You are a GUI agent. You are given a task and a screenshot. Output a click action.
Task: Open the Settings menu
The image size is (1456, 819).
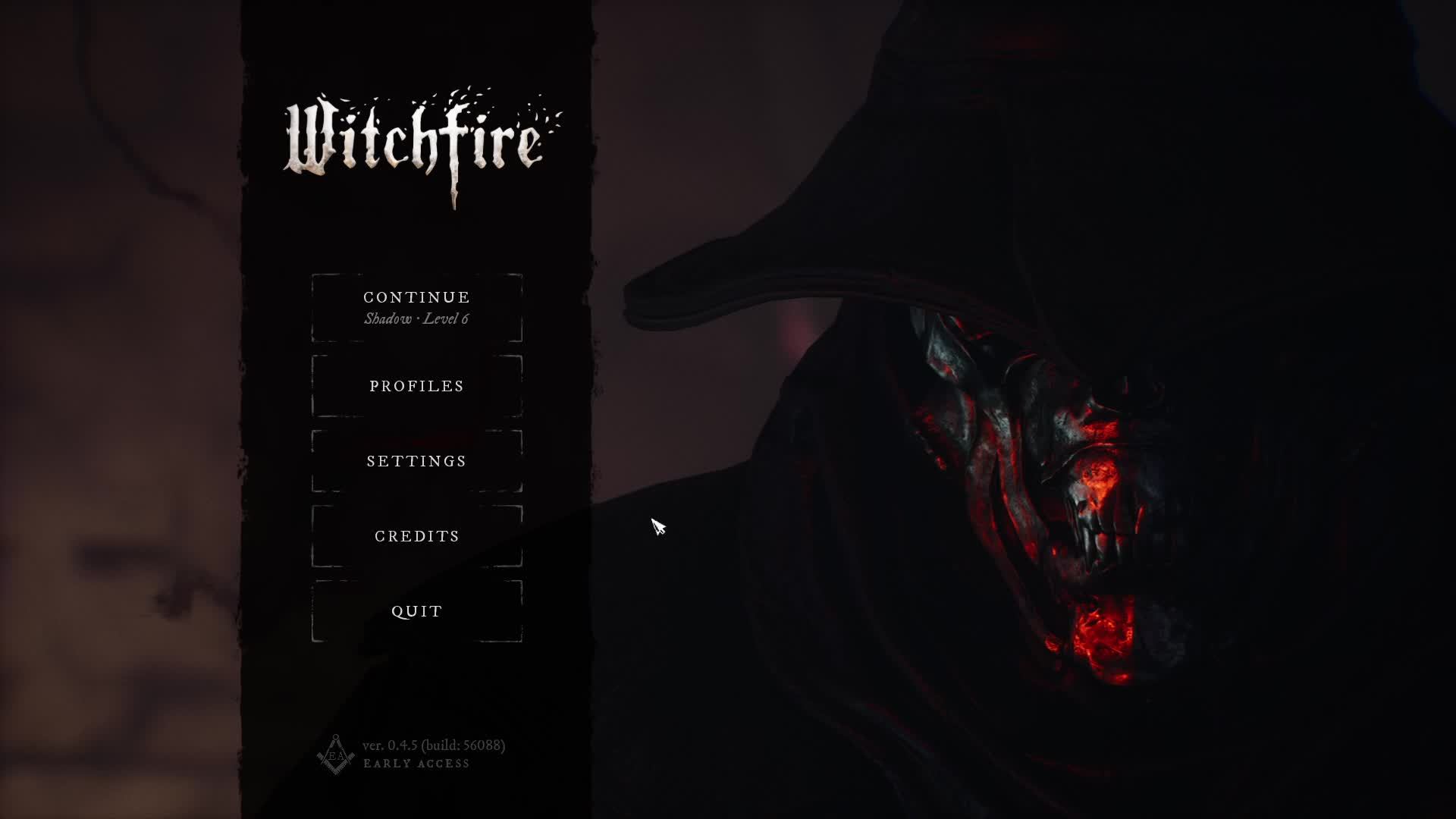click(416, 460)
